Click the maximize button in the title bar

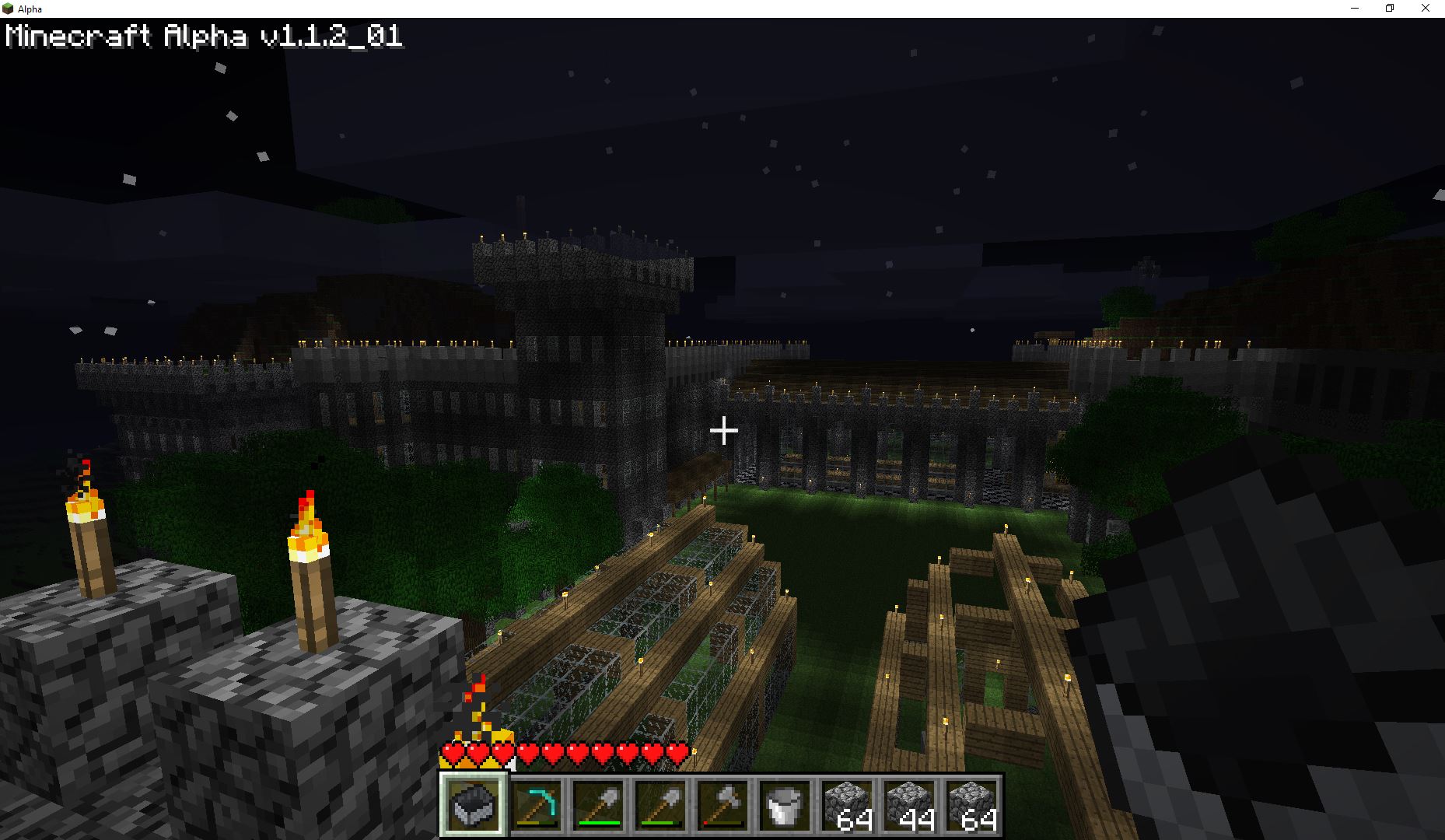tap(1390, 9)
